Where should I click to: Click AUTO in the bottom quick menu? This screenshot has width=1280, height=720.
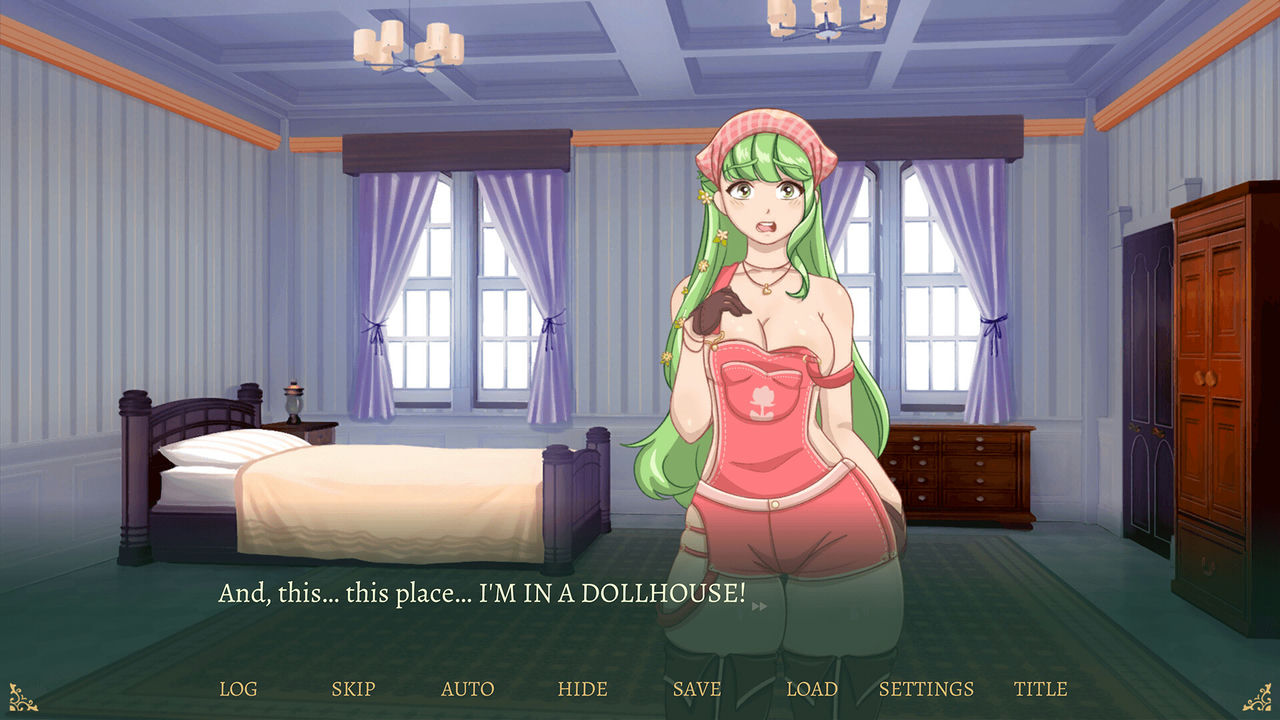click(x=469, y=689)
